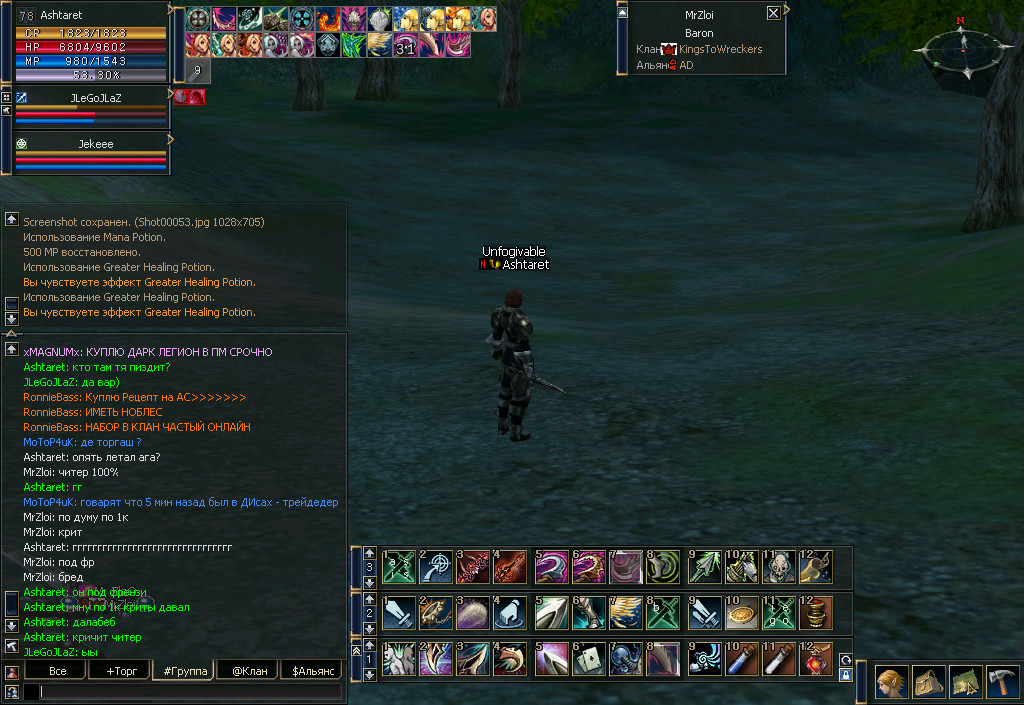Use the playing cards skill slot
This screenshot has width=1028, height=705.
590,658
